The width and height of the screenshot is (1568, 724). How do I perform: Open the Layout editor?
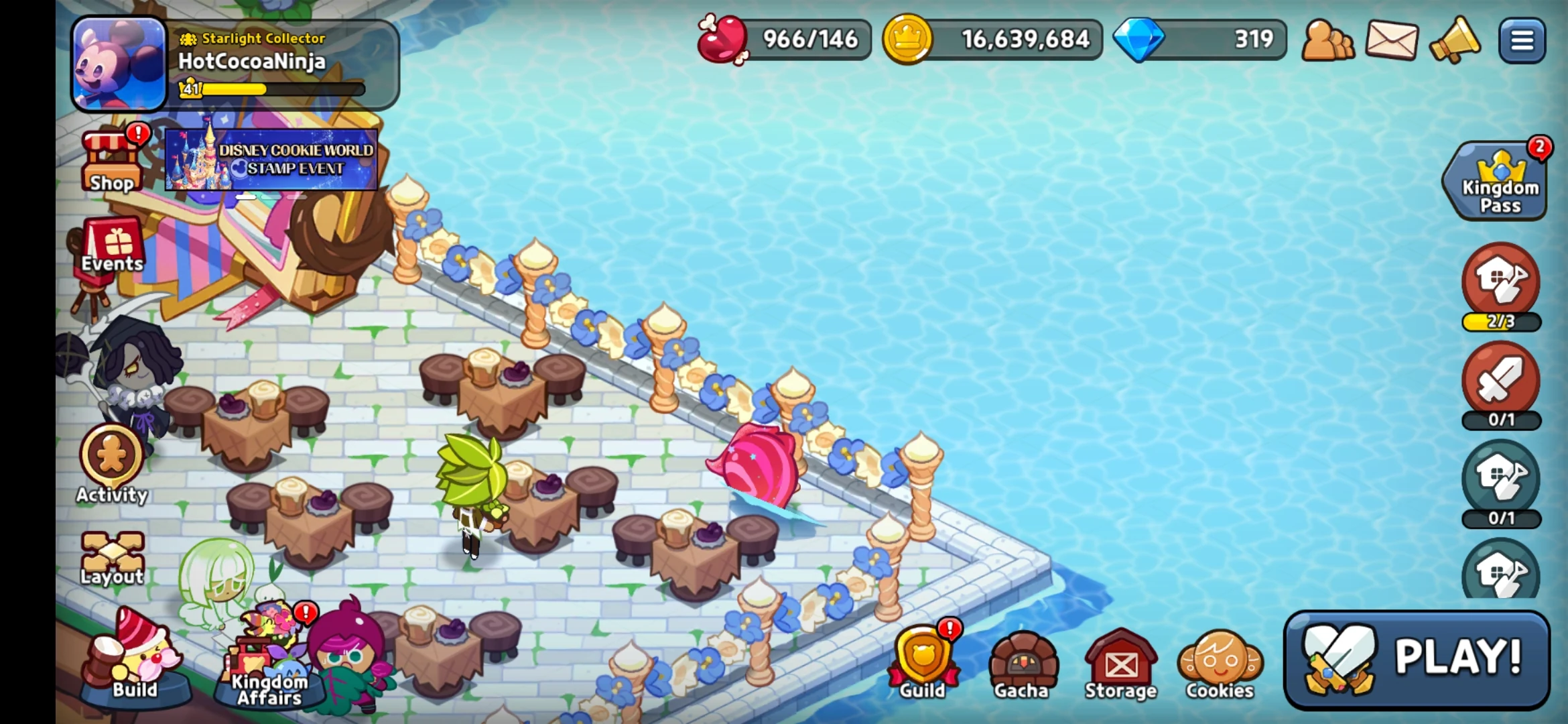point(111,550)
